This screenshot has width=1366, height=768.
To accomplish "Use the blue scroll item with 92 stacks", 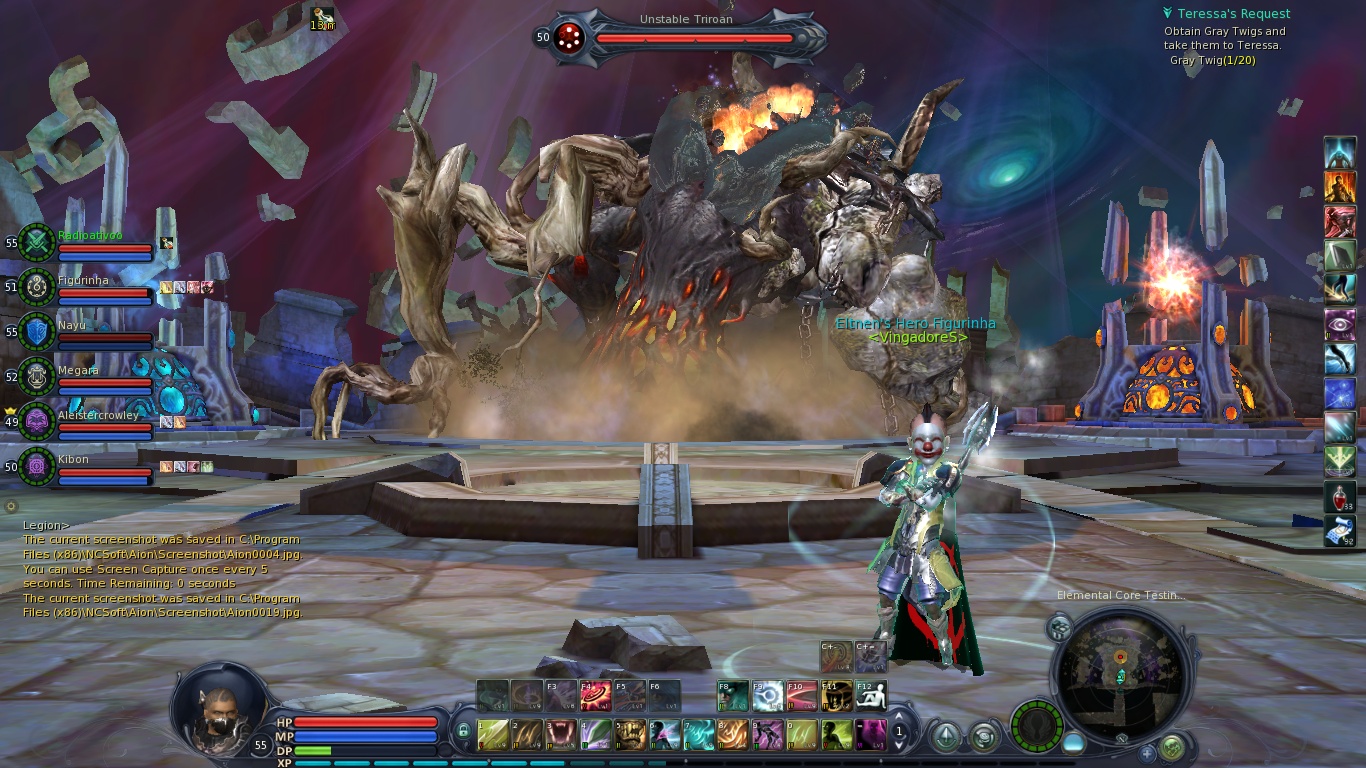I will (1340, 531).
